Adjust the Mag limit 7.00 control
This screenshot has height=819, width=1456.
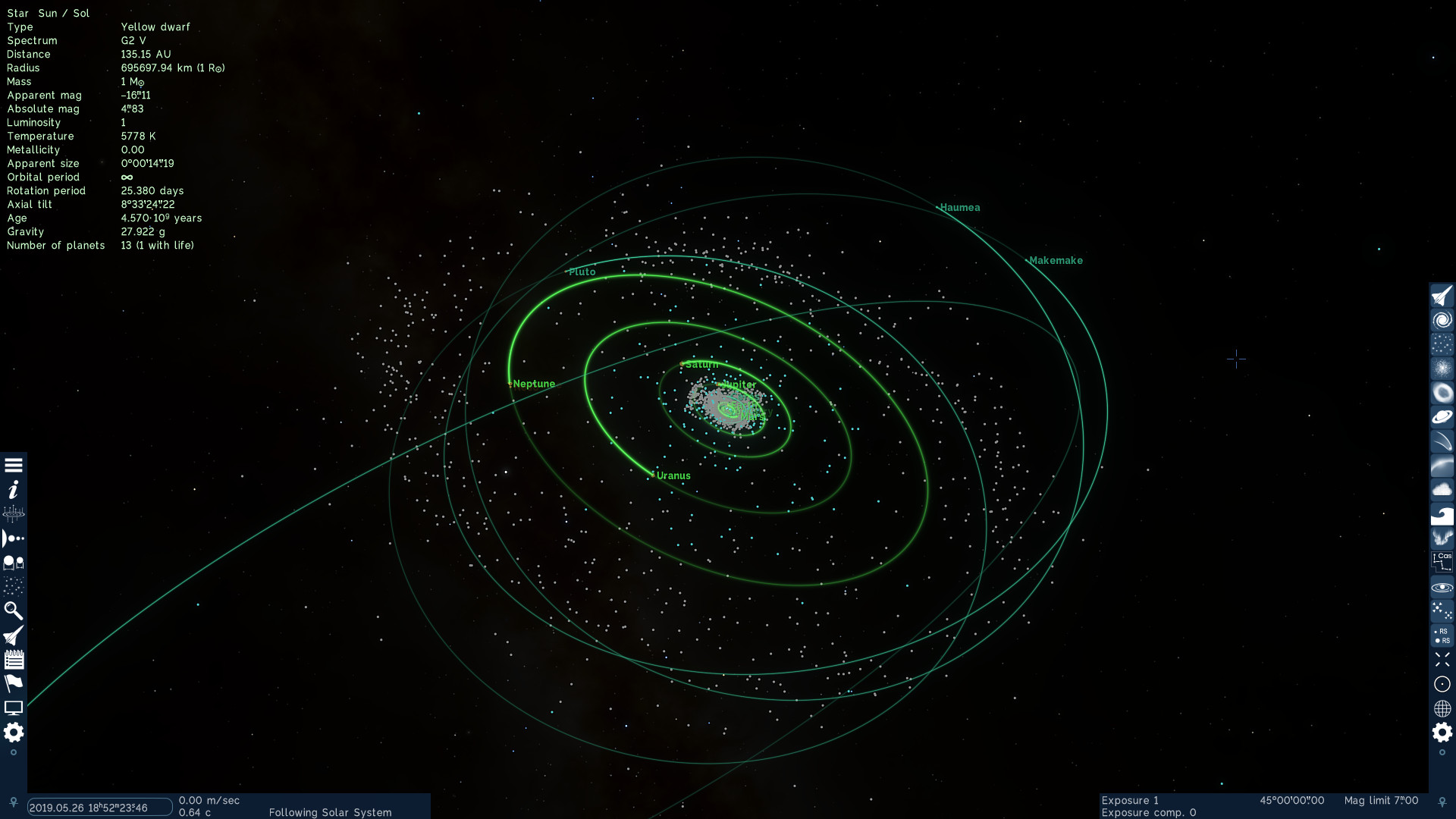(1382, 800)
